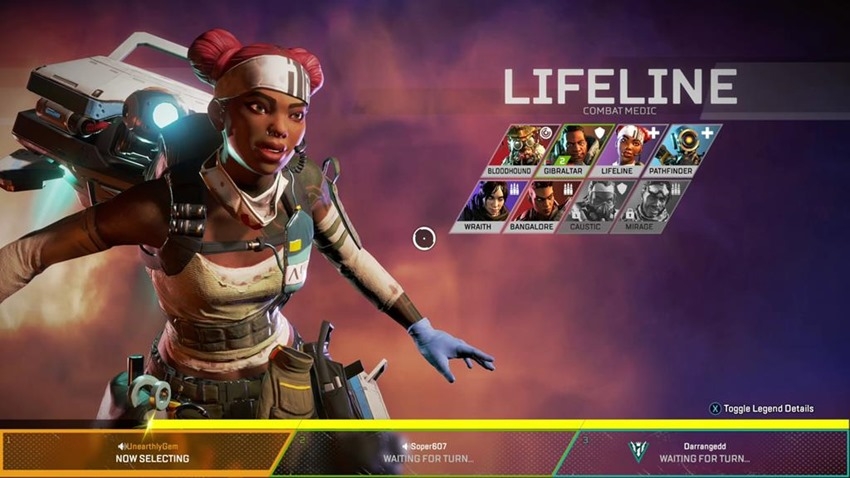850x478 pixels.
Task: Choose Gibraltar from the legend grid
Action: (565, 146)
